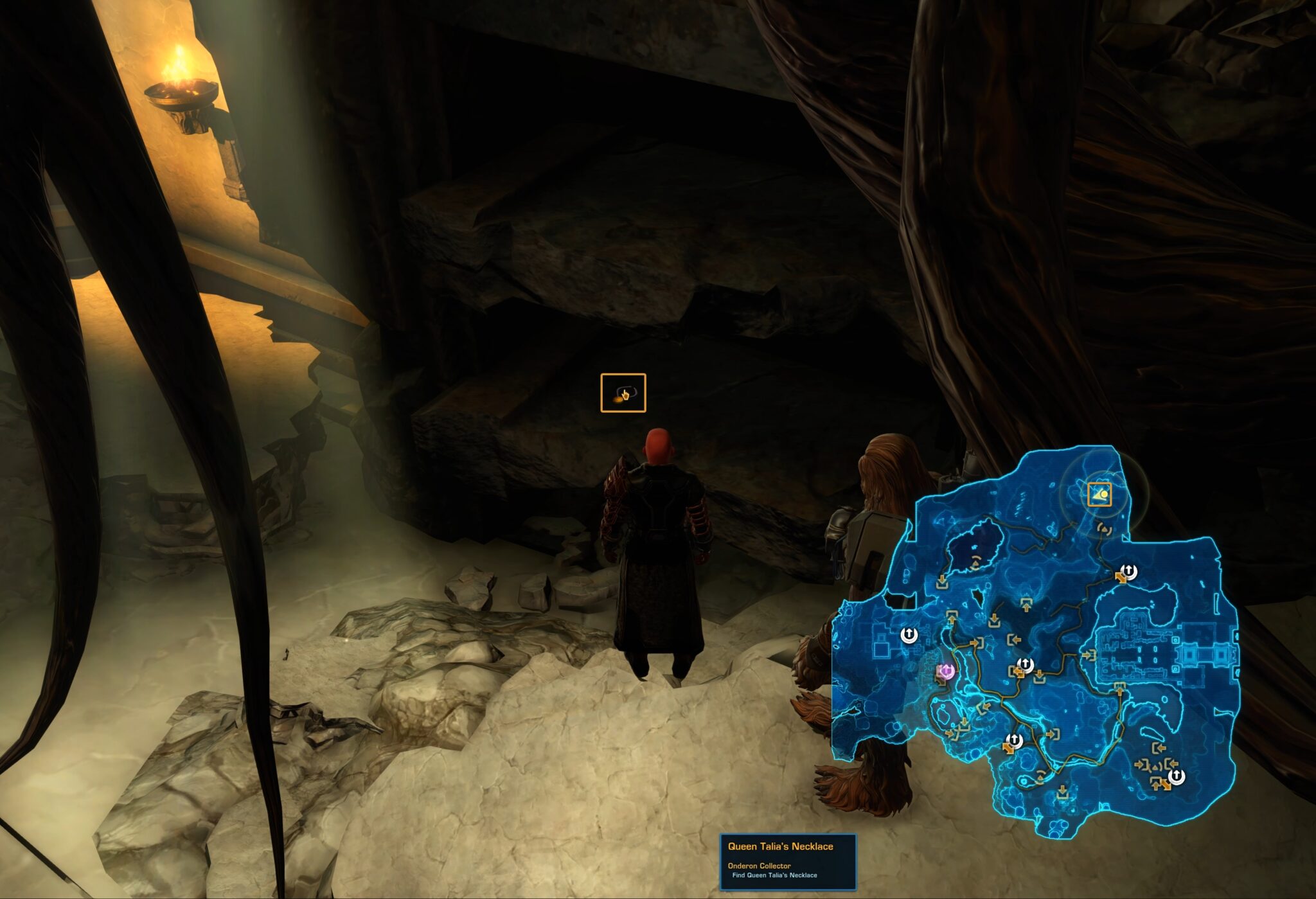
Task: Select the orange exit arrow near the map center
Action: (1018, 671)
